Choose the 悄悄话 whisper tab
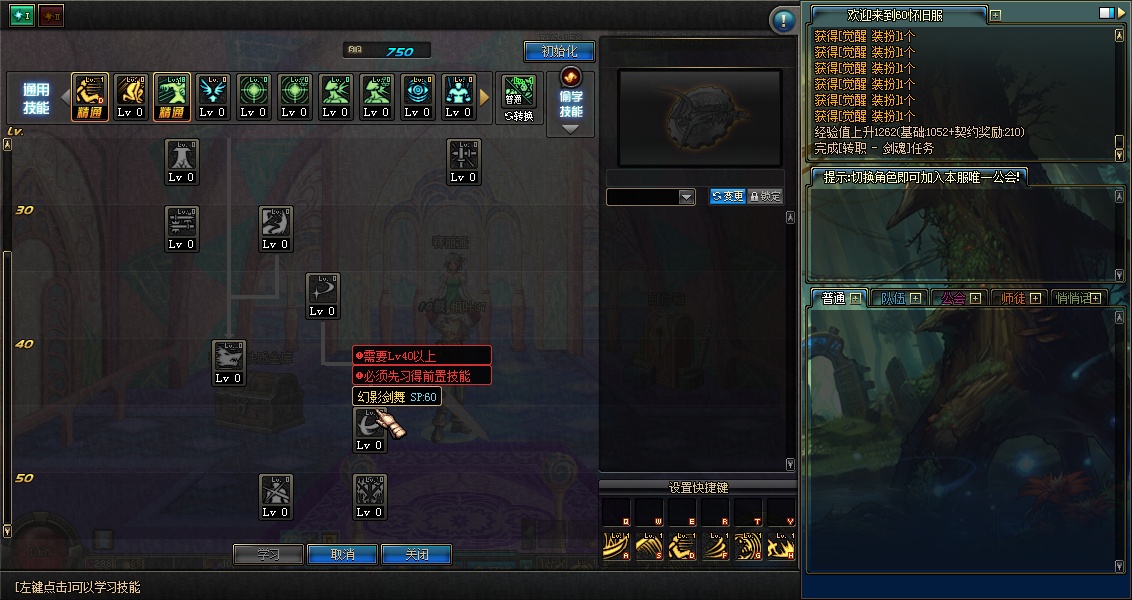1132x600 pixels. click(x=1078, y=298)
